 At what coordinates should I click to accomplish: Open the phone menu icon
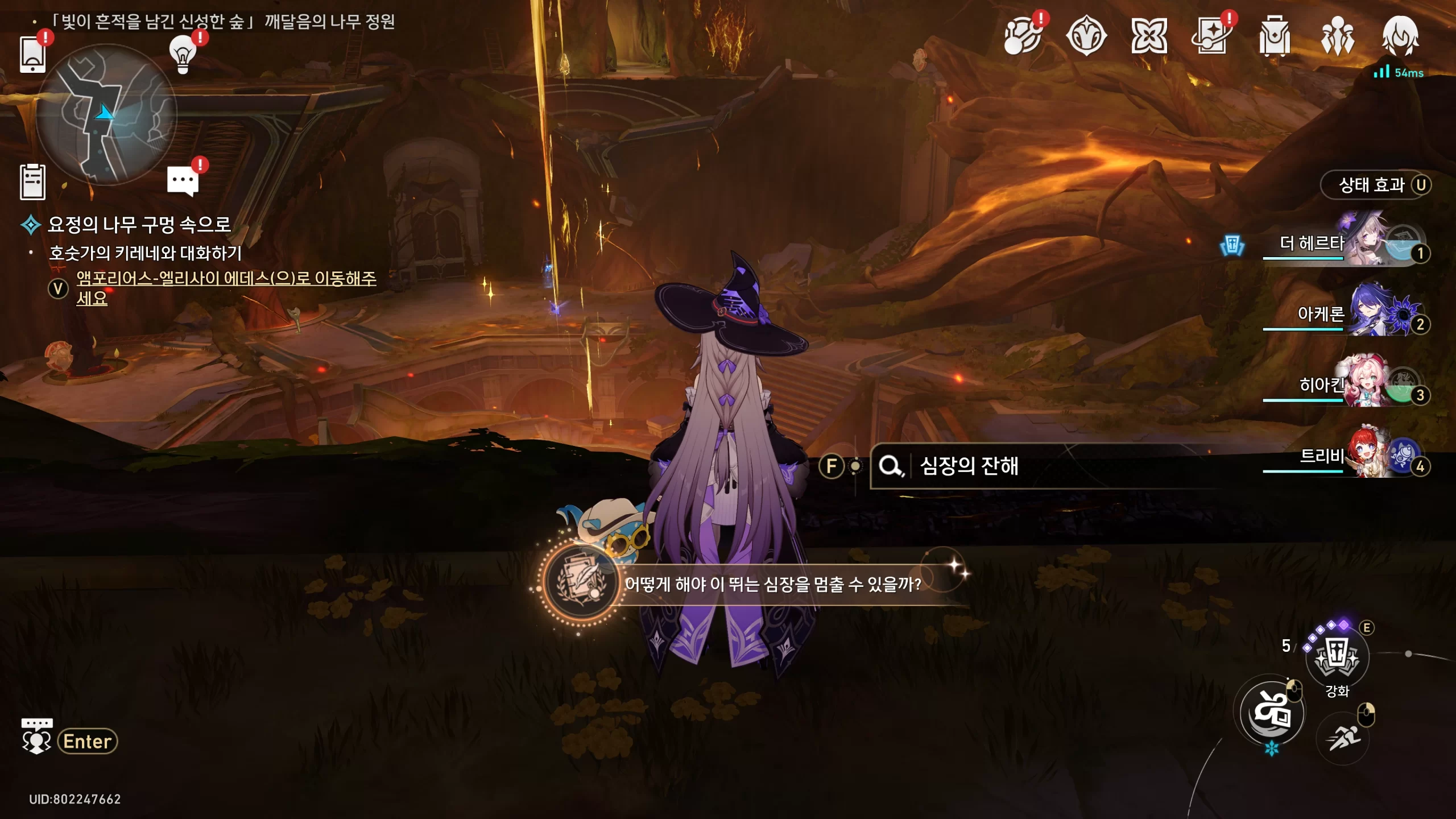point(33,54)
